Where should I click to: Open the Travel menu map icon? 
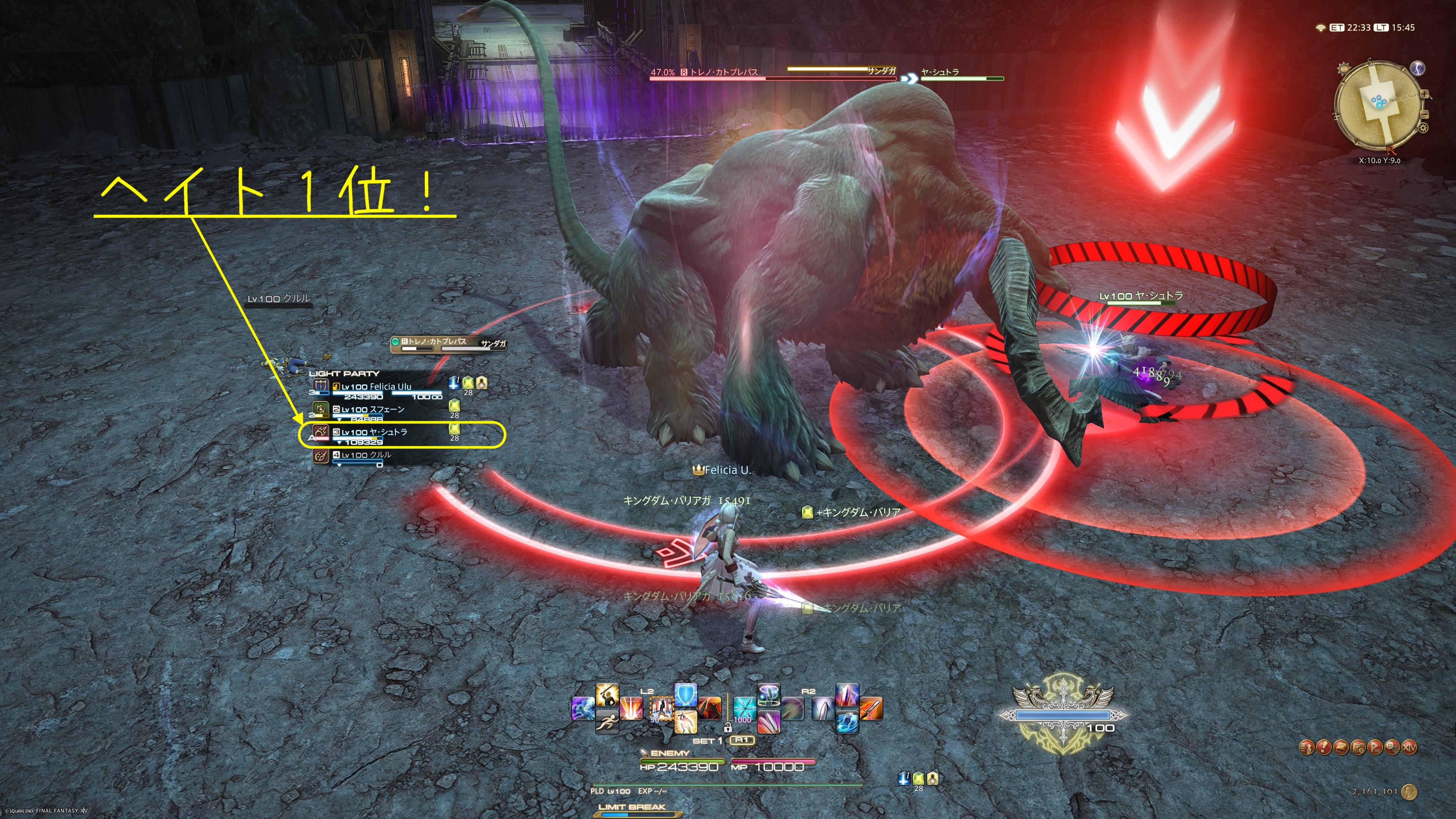1358,747
